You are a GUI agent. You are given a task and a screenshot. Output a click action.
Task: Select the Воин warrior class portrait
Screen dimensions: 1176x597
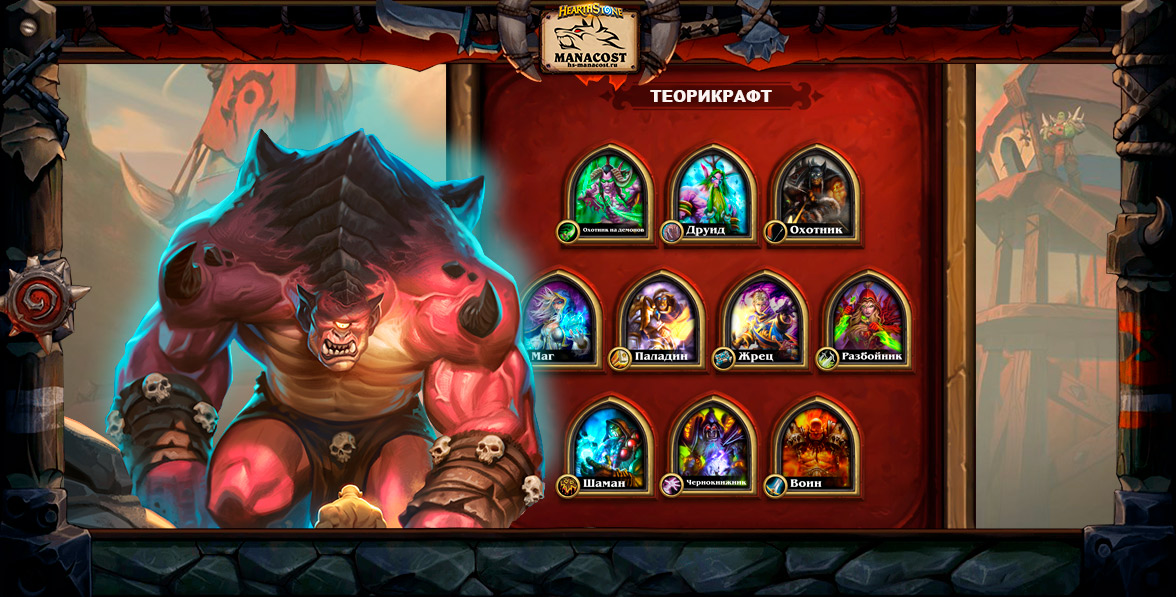click(816, 443)
